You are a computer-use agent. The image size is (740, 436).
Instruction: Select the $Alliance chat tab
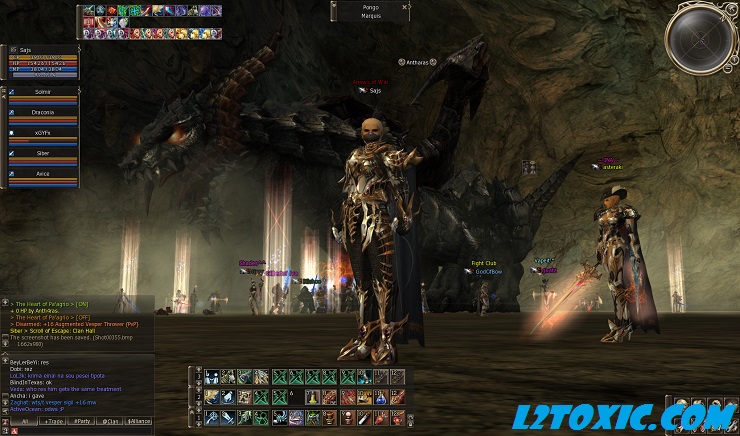pyautogui.click(x=140, y=423)
